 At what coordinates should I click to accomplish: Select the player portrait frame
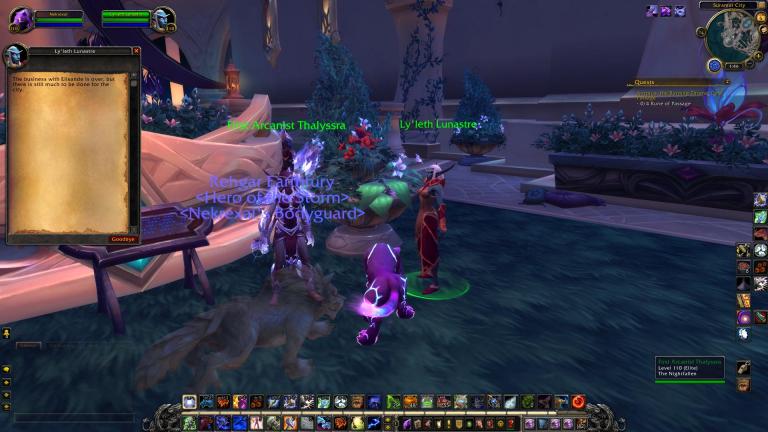(x=20, y=19)
